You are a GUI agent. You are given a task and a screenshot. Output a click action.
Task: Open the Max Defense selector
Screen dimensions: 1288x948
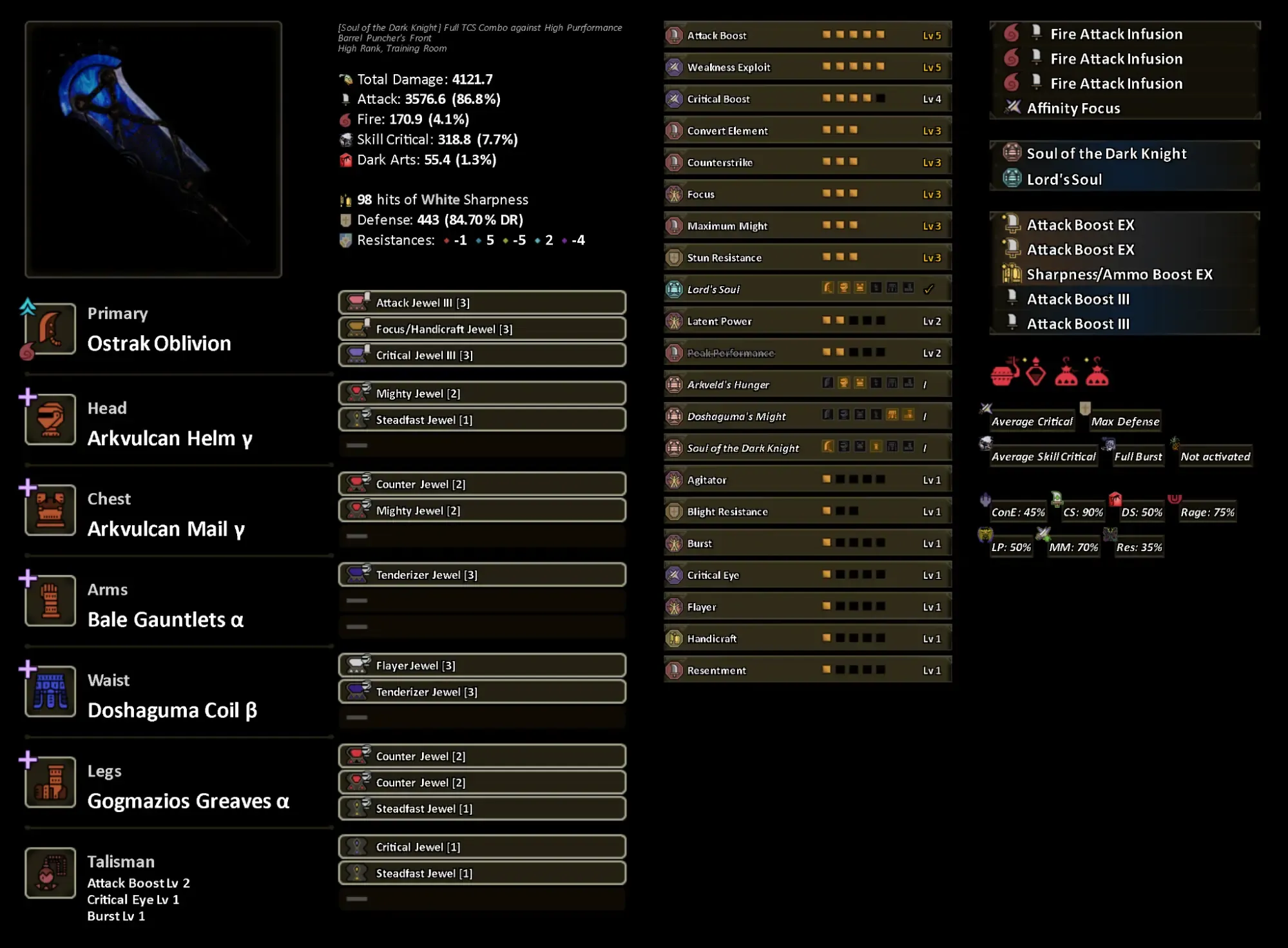coord(1125,420)
